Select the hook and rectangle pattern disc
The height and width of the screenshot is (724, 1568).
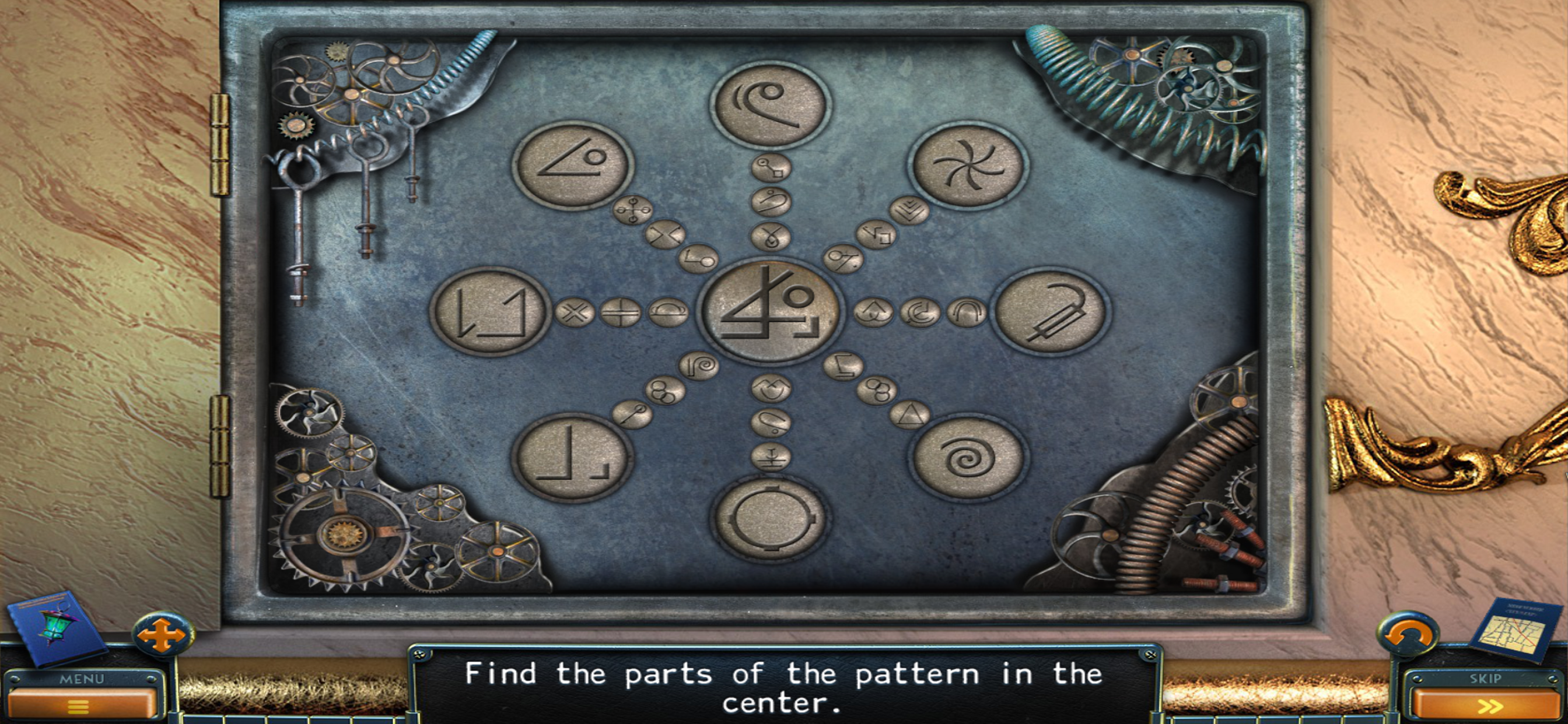1049,311
